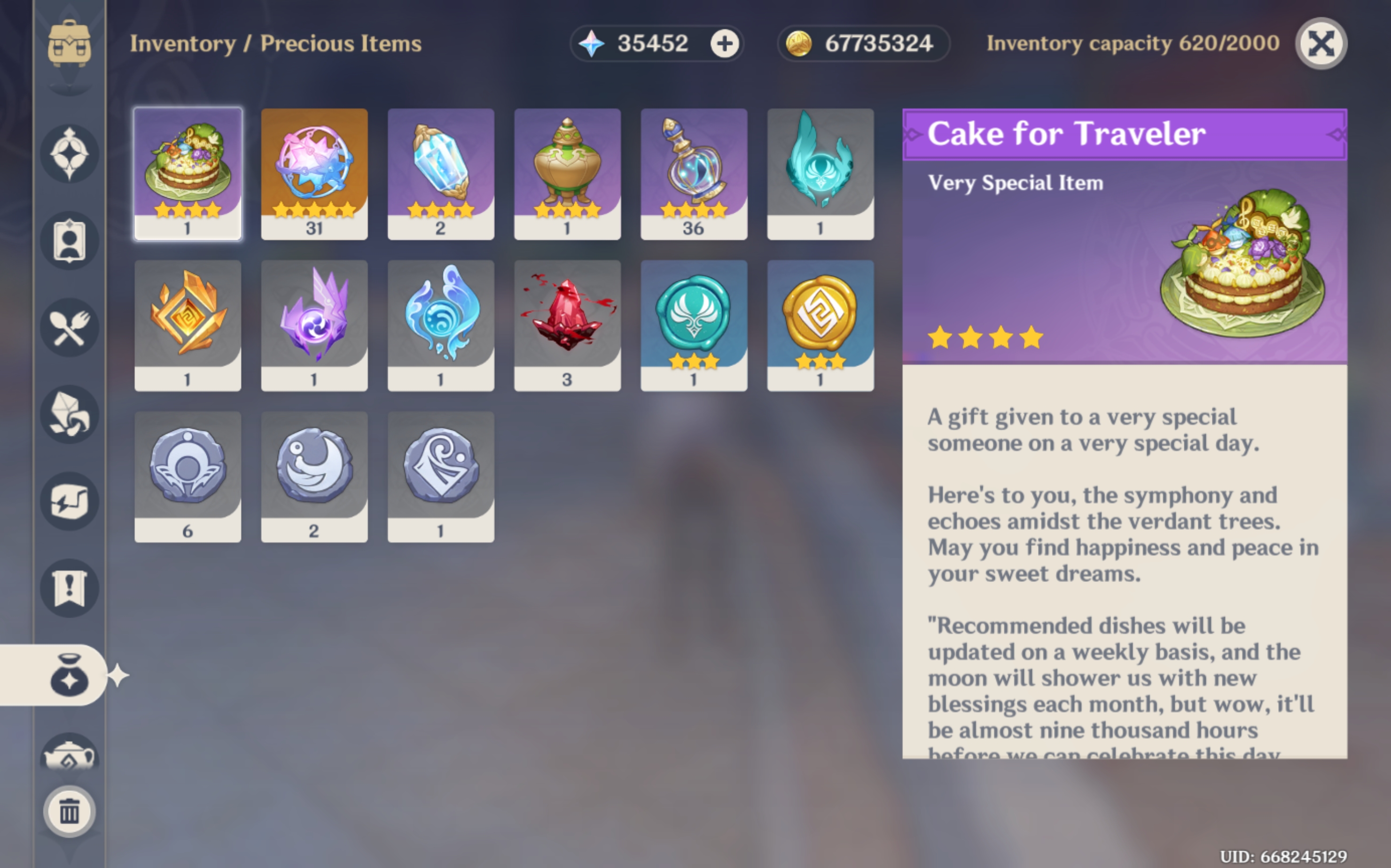Close the inventory screen
Screen dimensions: 1391x868
1321,44
